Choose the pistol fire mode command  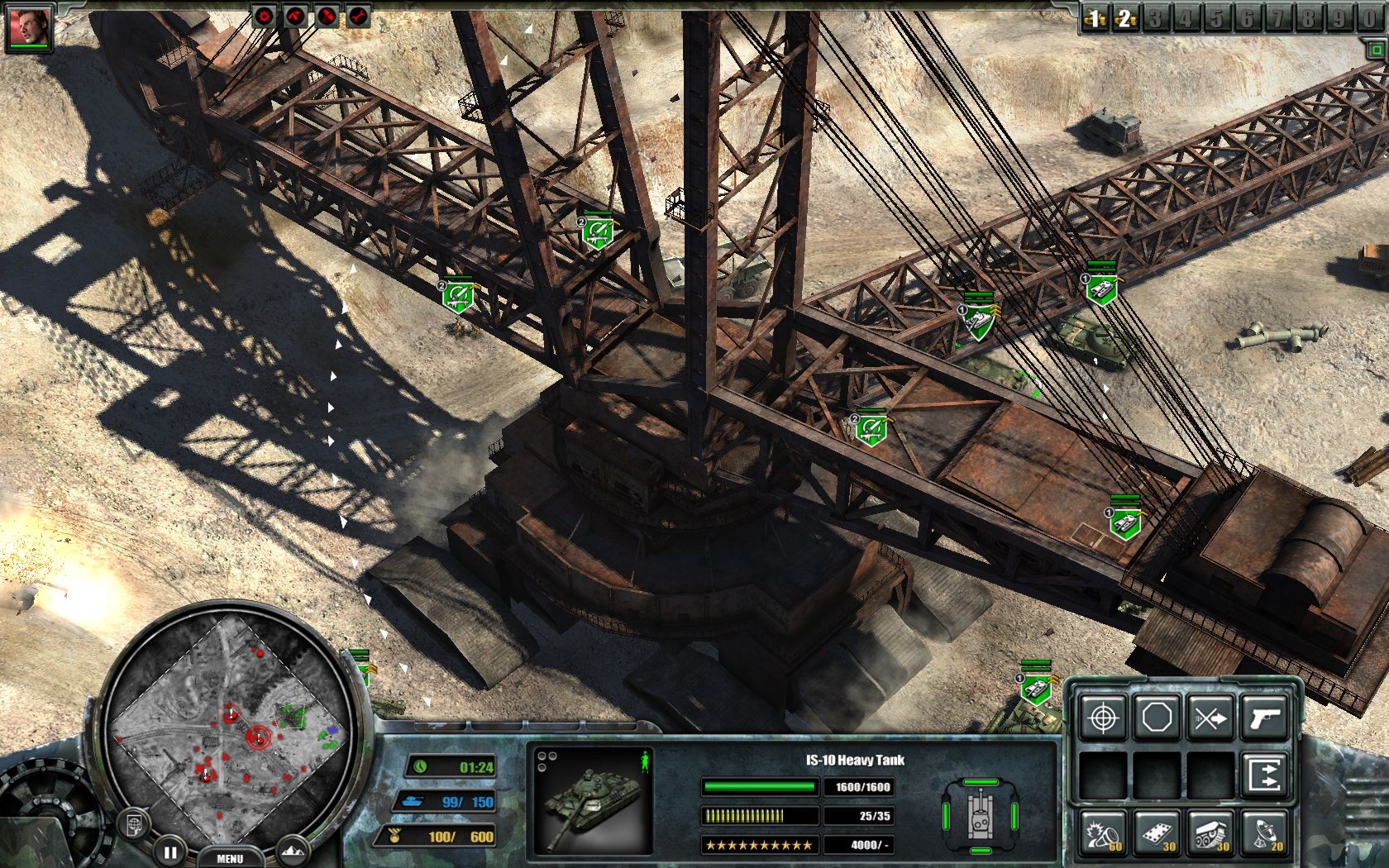(1264, 718)
